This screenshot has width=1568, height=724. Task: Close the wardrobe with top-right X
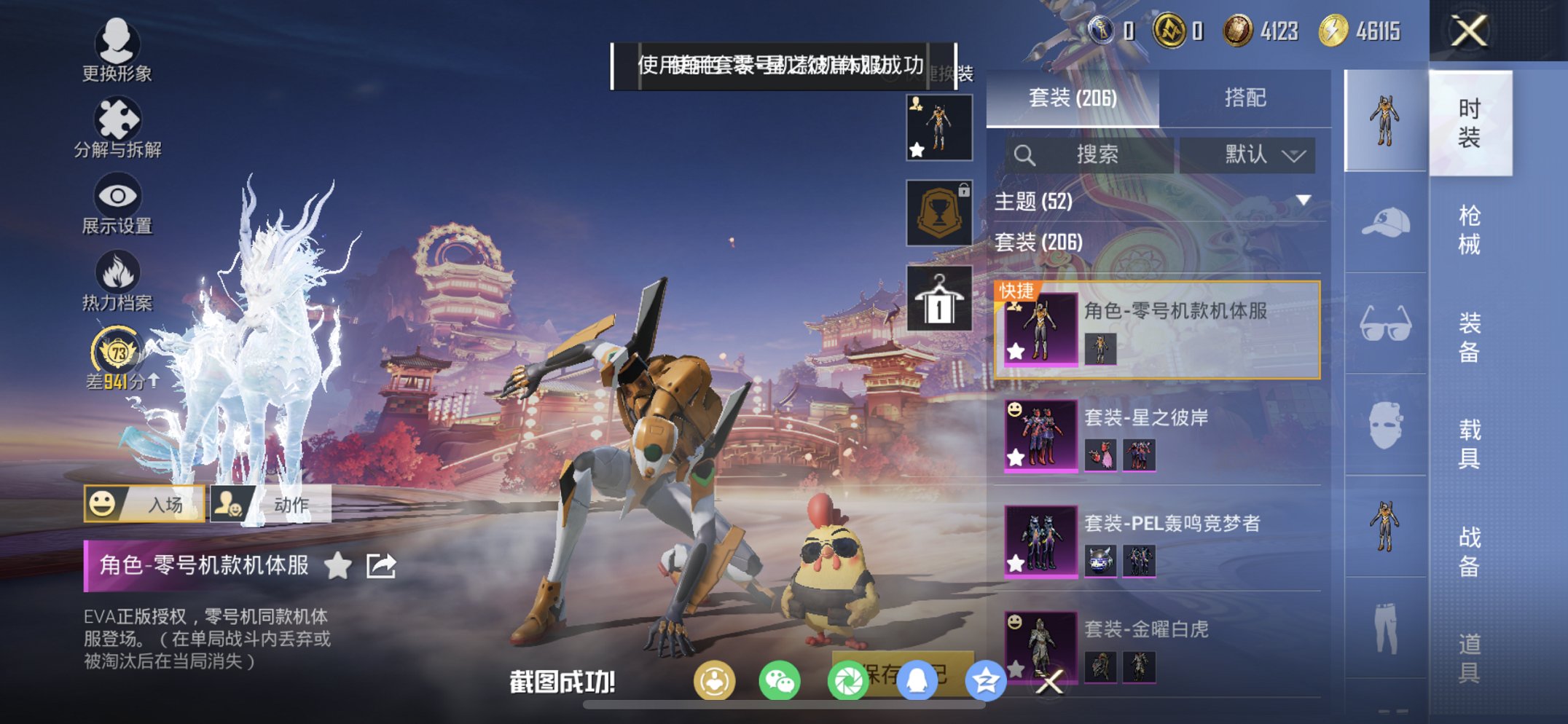click(x=1469, y=31)
